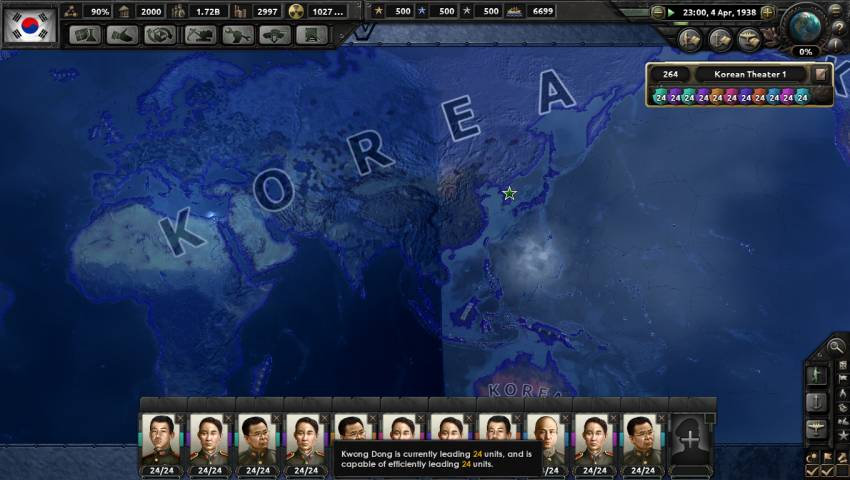Screen dimensions: 850x480
Task: Click the globe world tension indicator
Action: pos(803,26)
